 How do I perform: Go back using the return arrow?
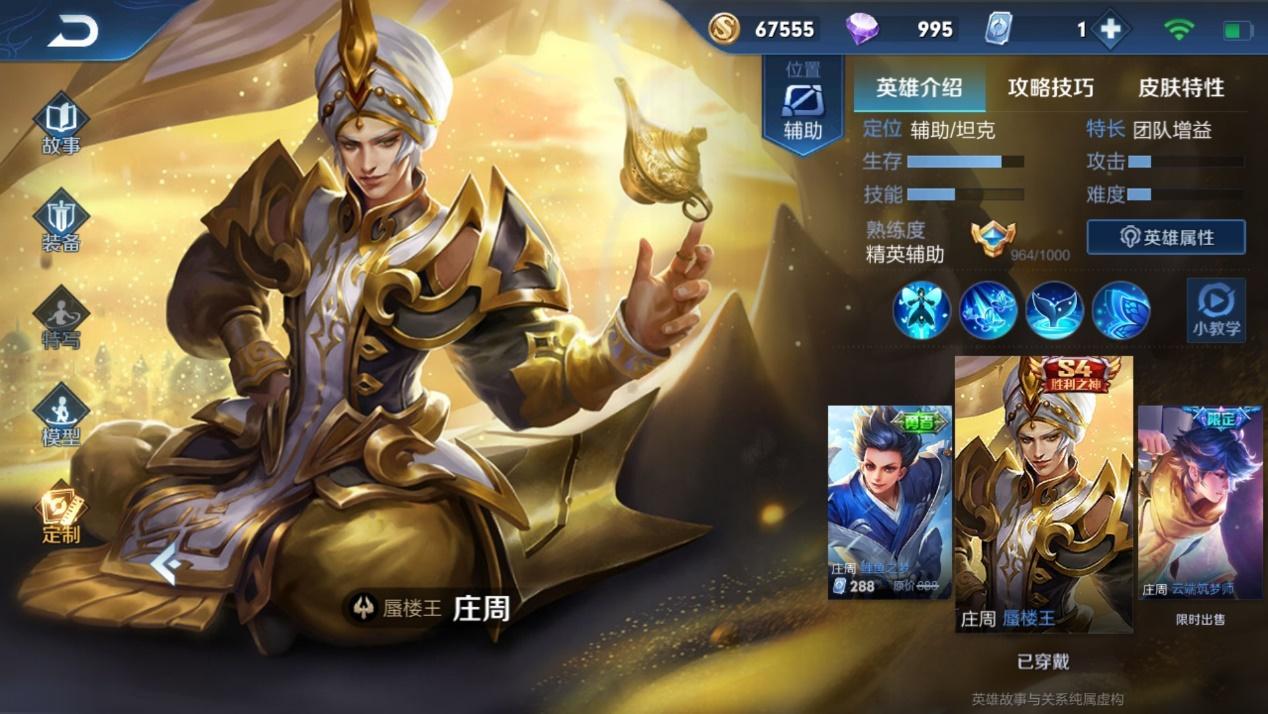72,31
